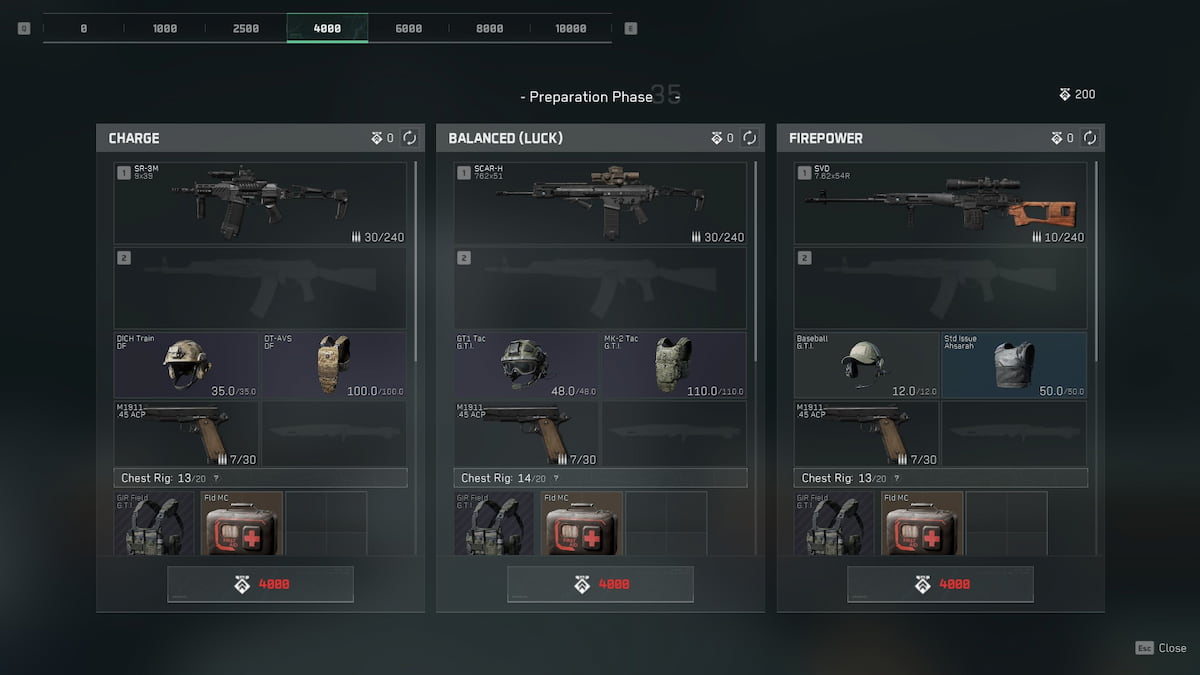Refresh the Balanced (Luck) loadout
The image size is (1200, 675).
[x=749, y=138]
